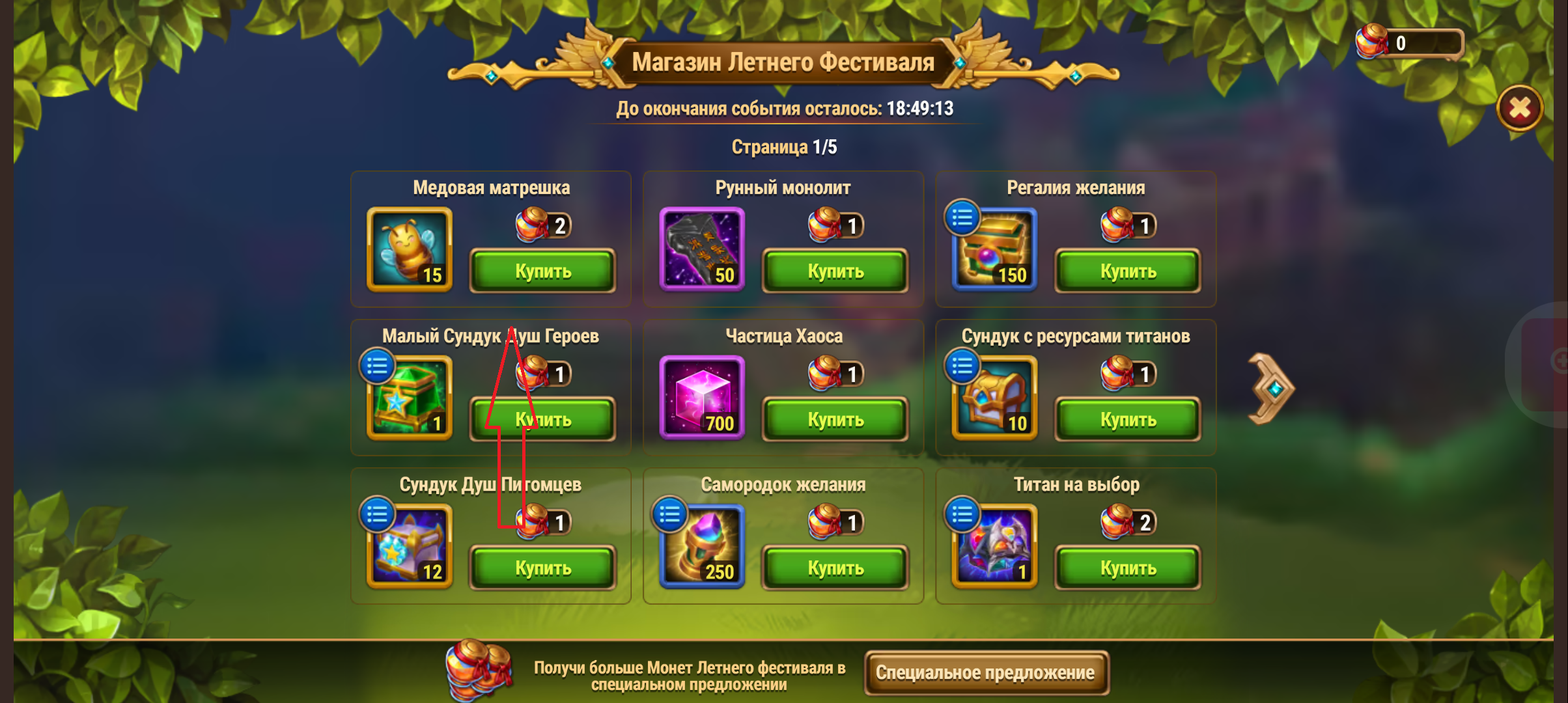This screenshot has width=1568, height=703.
Task: Open contents list for Титан на выбор
Action: coord(962,515)
